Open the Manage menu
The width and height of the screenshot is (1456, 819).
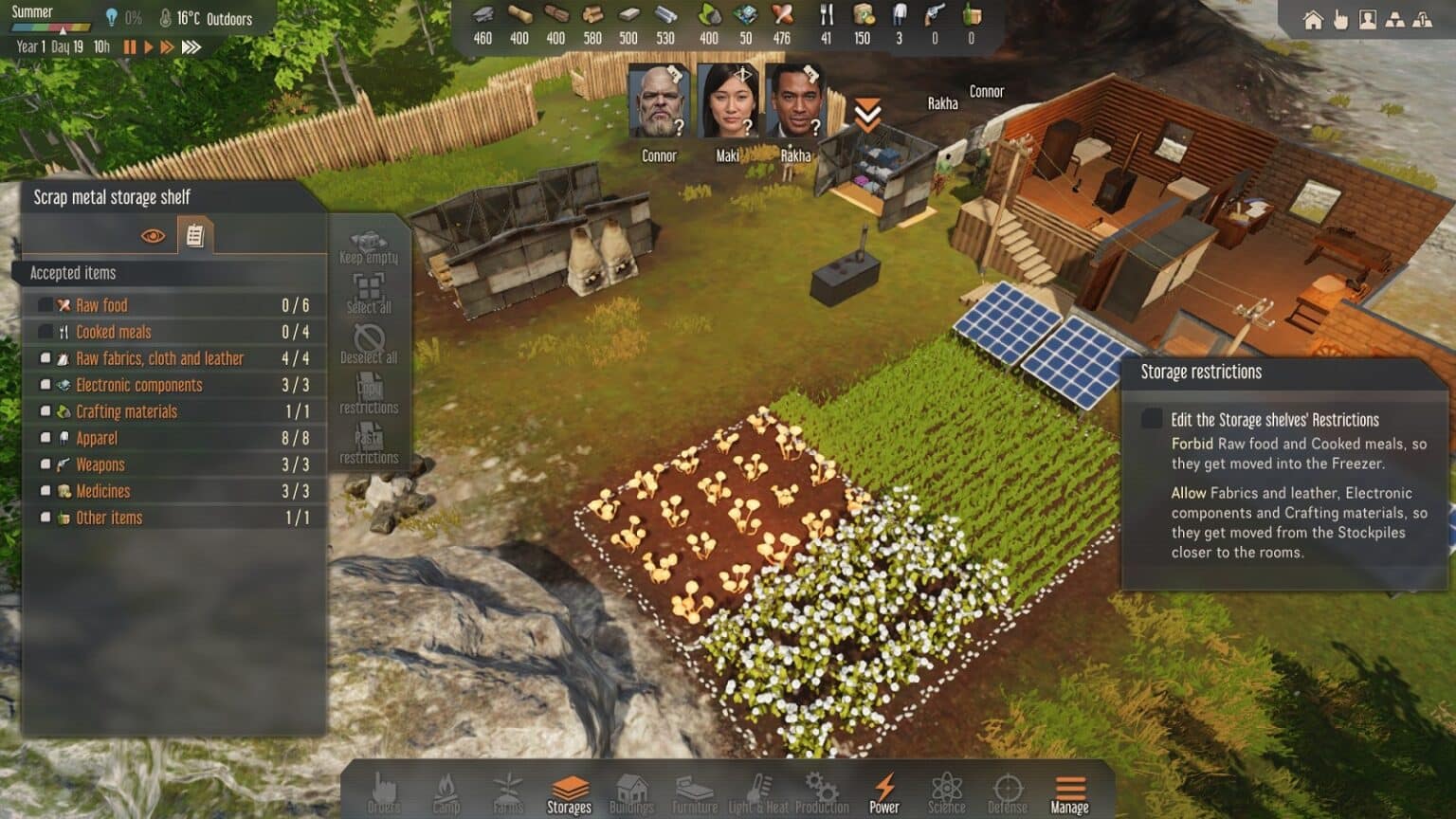[1069, 793]
